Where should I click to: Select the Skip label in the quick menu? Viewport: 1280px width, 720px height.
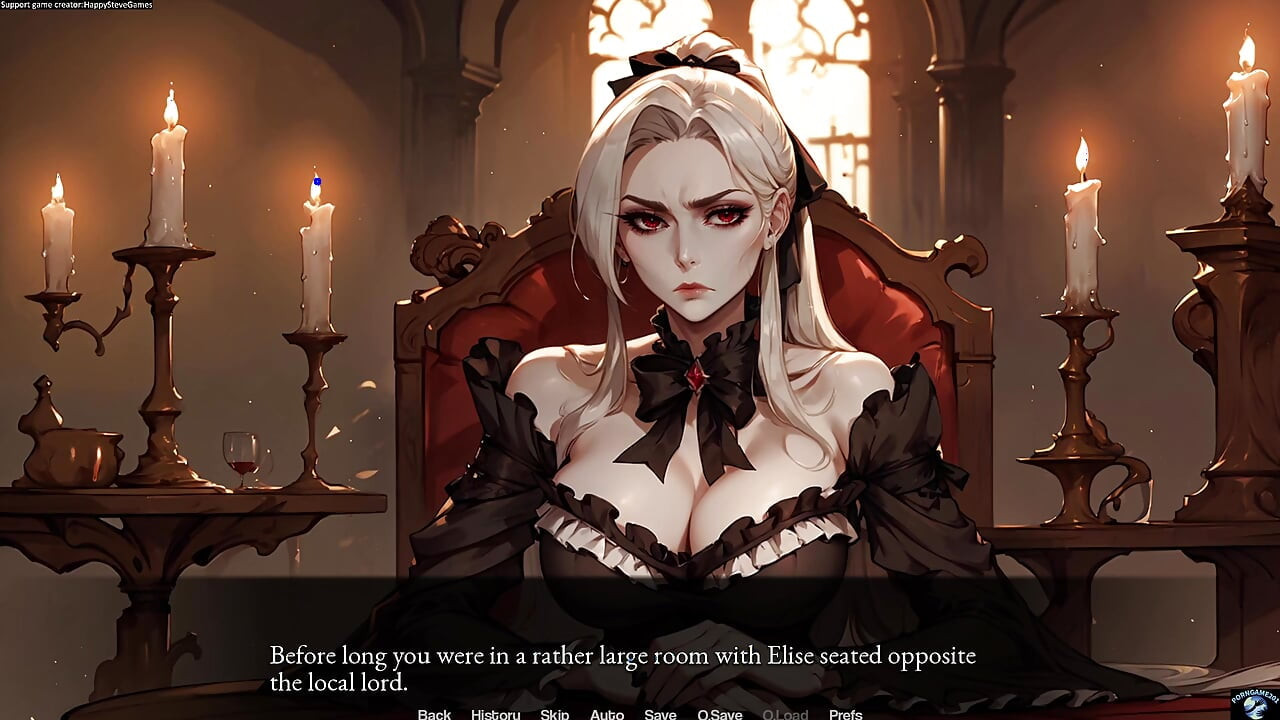click(x=554, y=714)
